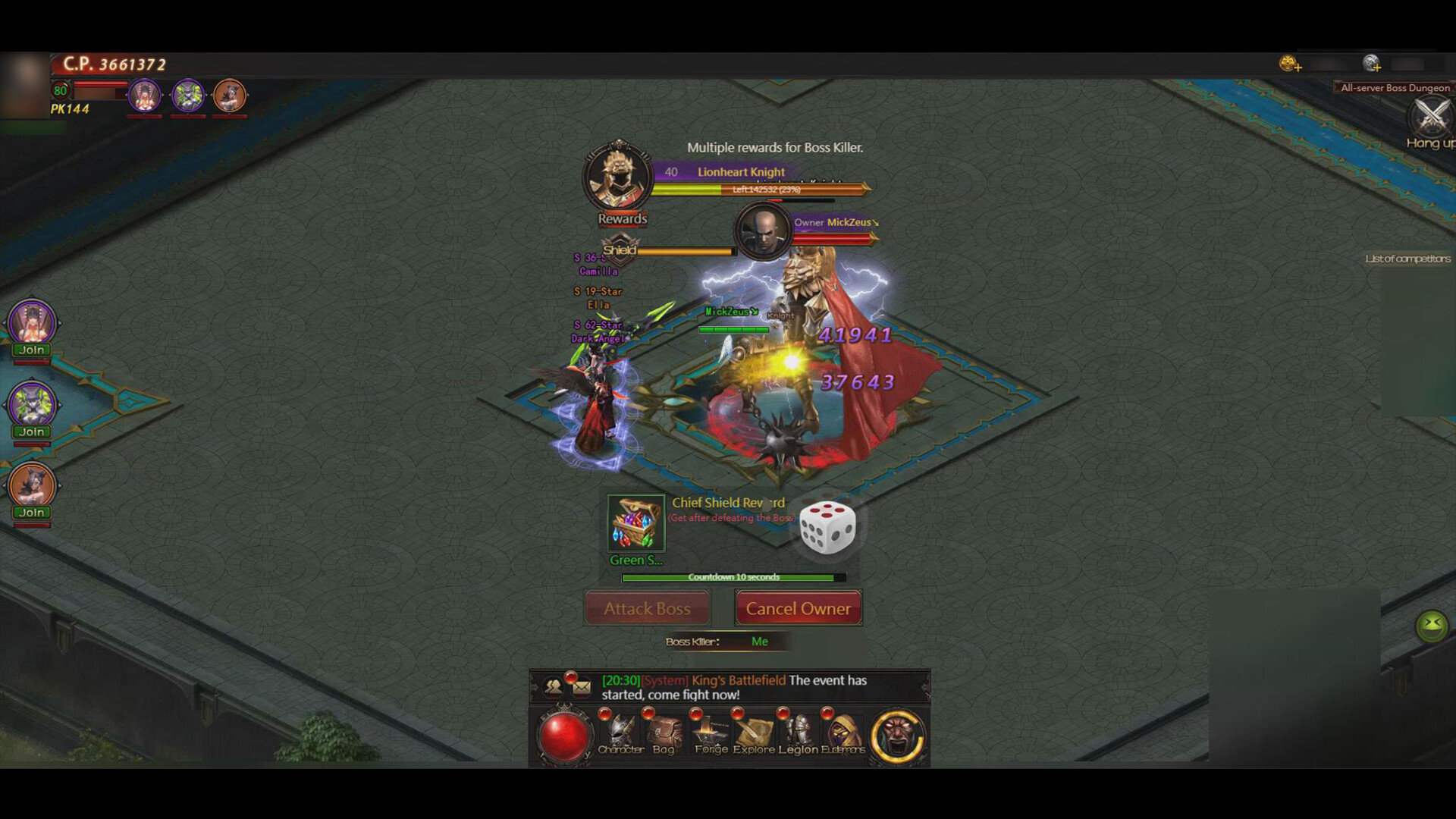Open the All-server Boss Dungeon tab
Viewport: 1456px width, 819px height.
(1395, 87)
